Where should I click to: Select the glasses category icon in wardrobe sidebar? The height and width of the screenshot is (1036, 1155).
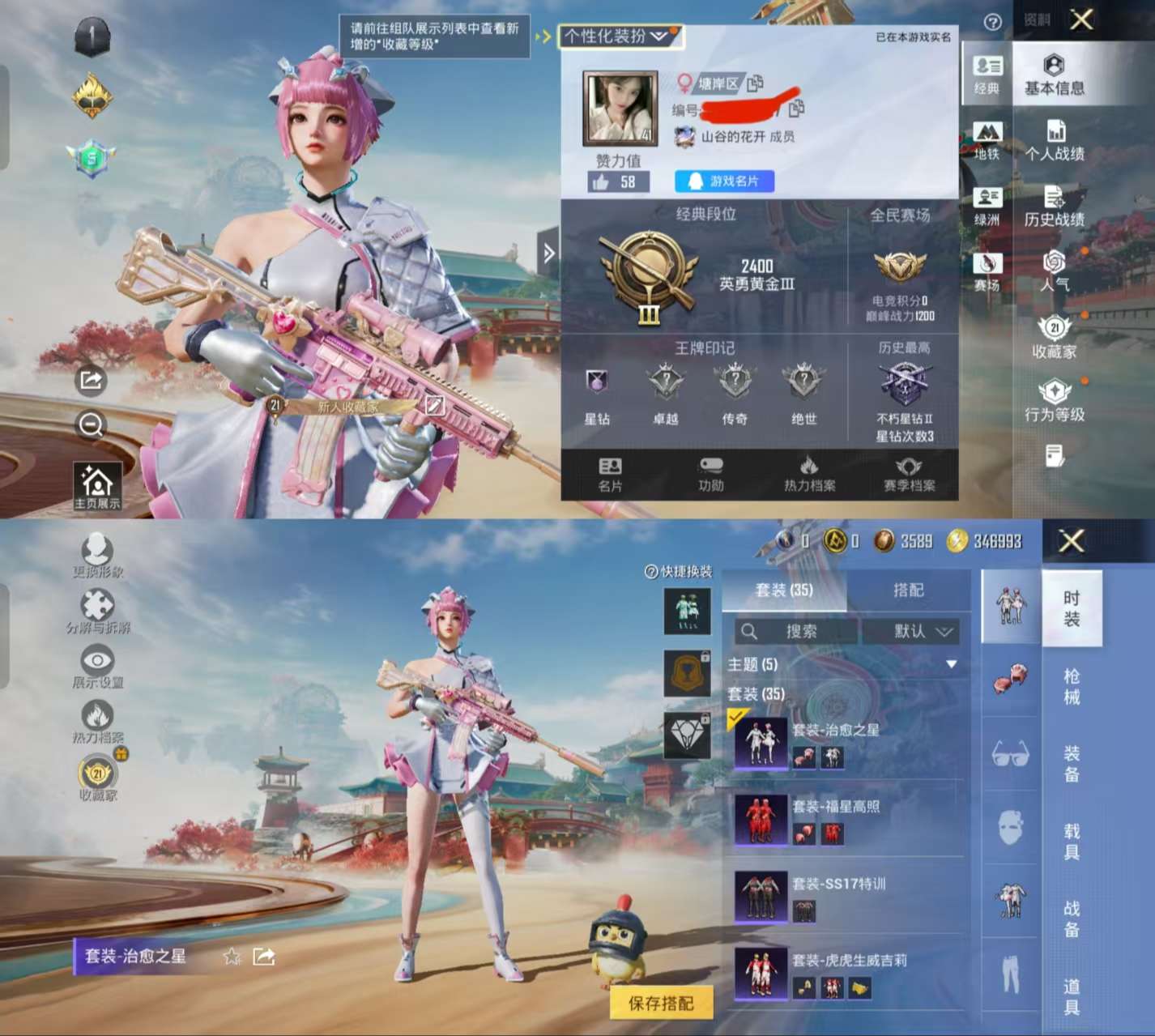click(x=1009, y=753)
